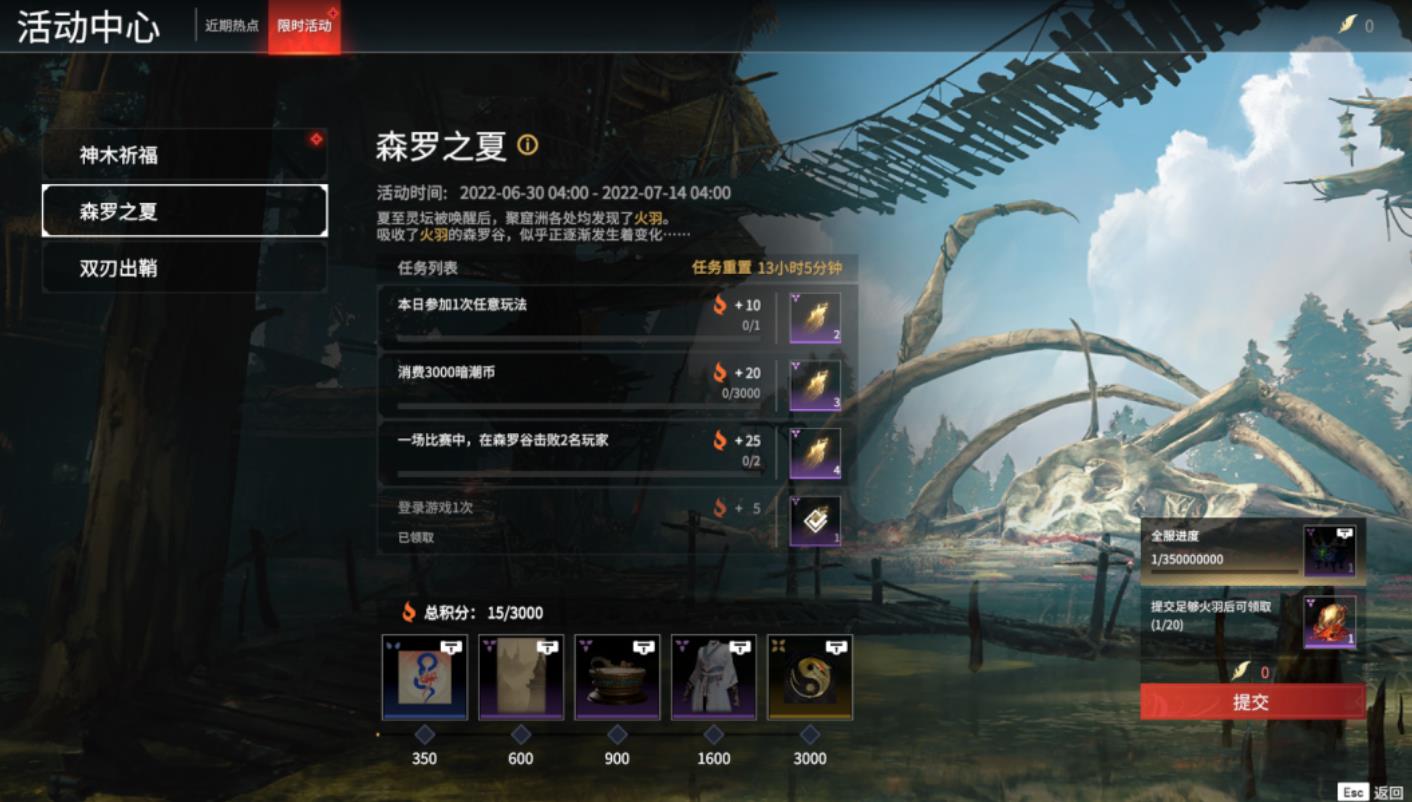This screenshot has height=802, width=1412.
Task: Inspect the 600-point reward thumbnail
Action: coord(521,677)
